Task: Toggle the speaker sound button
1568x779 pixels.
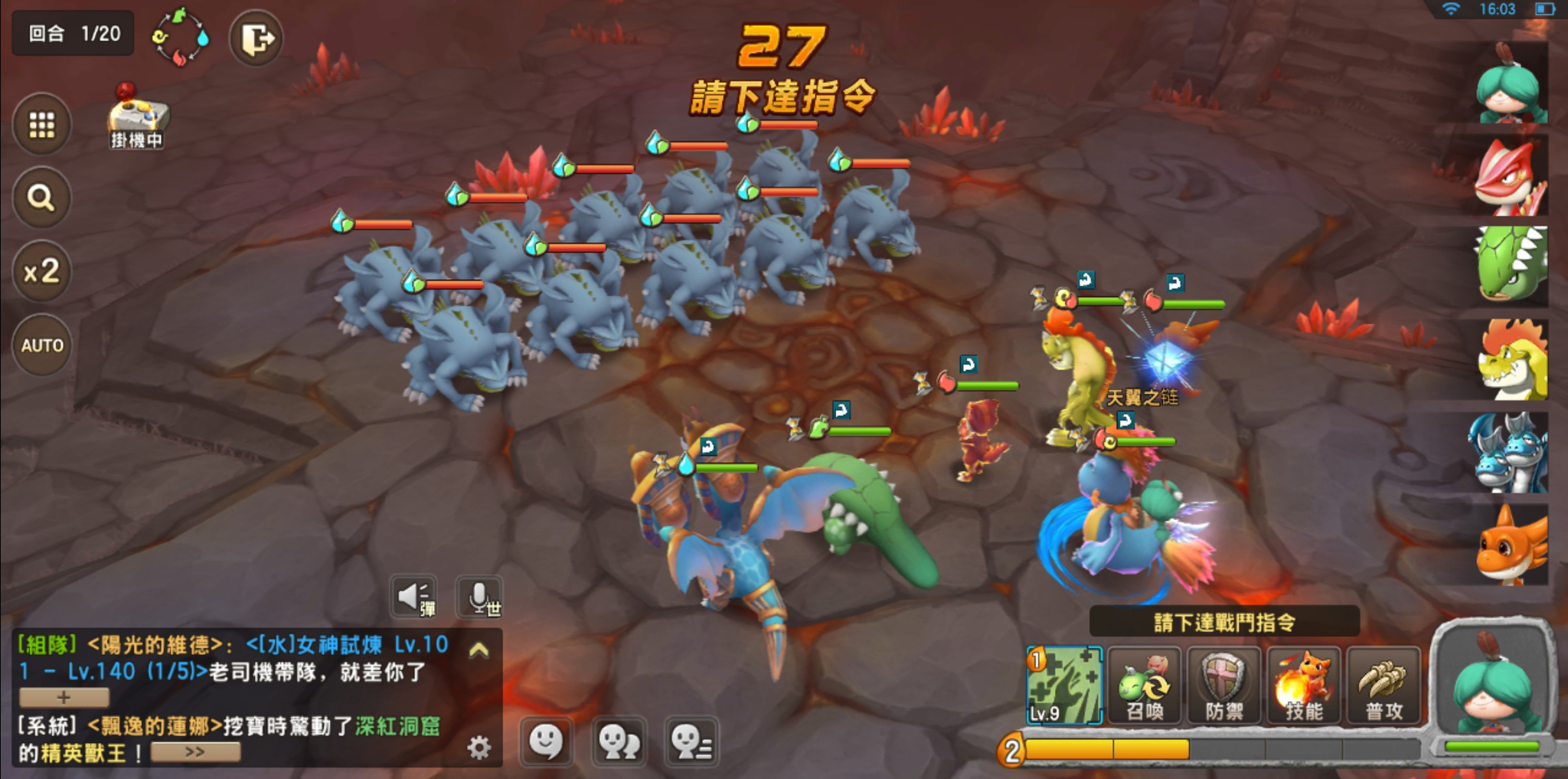Action: pyautogui.click(x=414, y=597)
